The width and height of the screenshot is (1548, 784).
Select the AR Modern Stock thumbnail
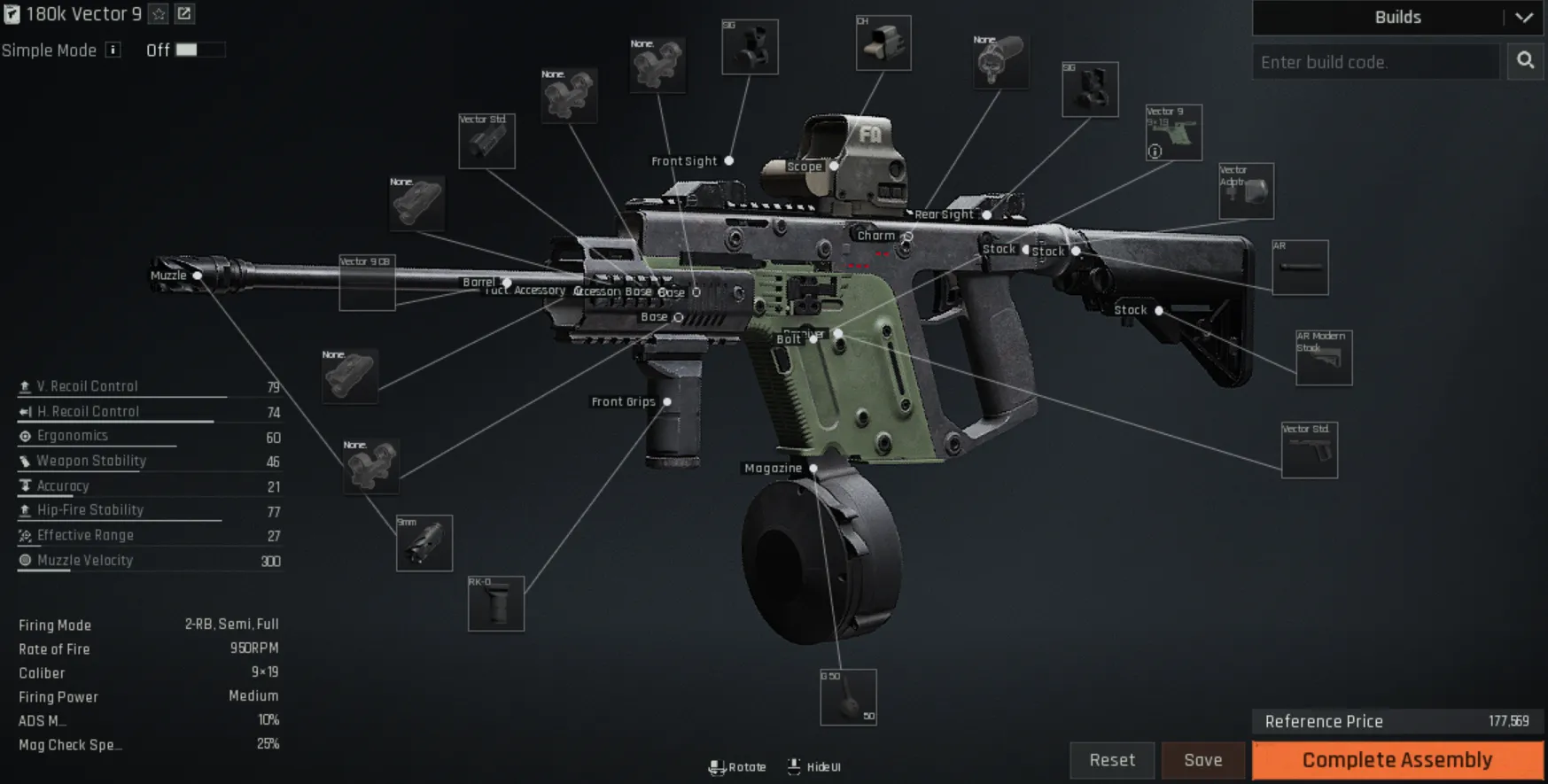[x=1323, y=358]
